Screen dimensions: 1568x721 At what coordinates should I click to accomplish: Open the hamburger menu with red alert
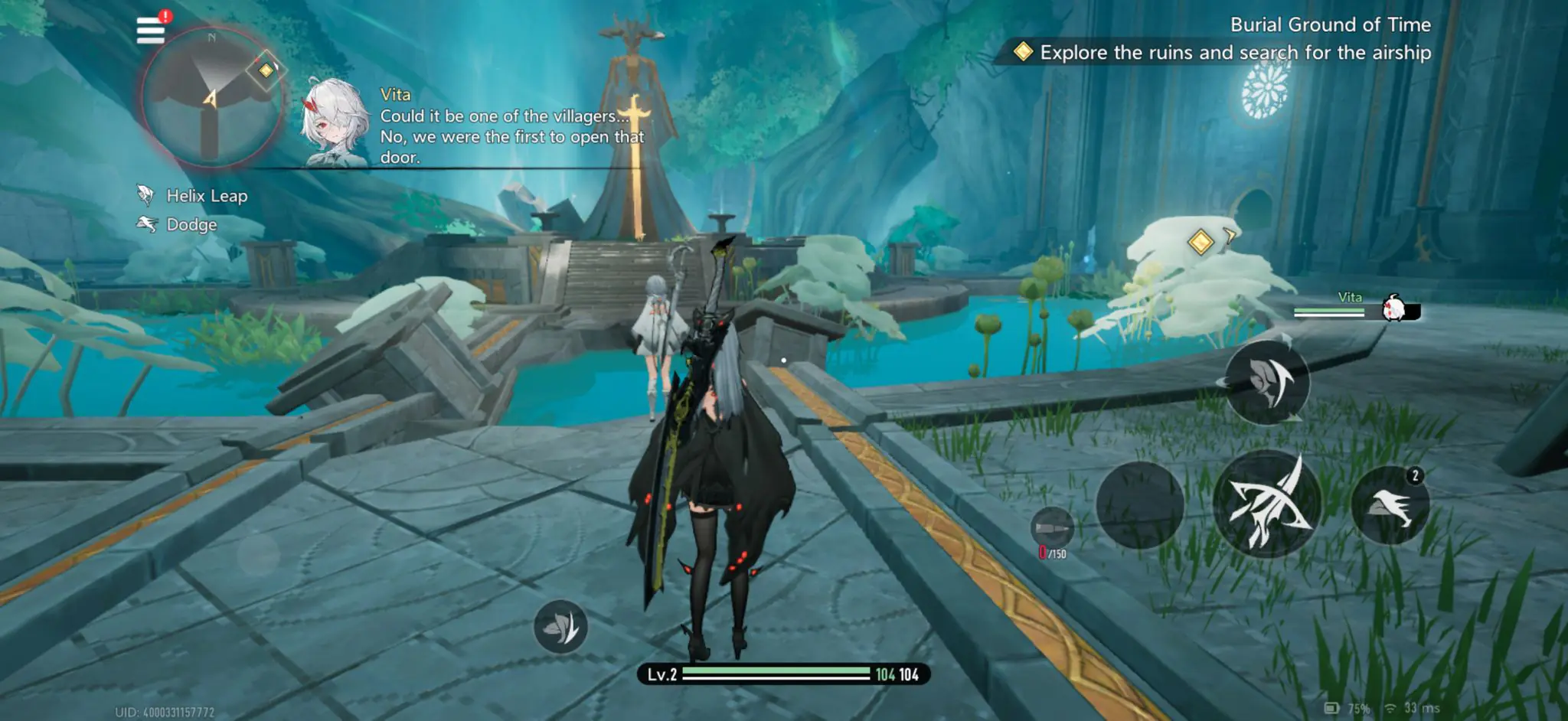click(x=151, y=30)
